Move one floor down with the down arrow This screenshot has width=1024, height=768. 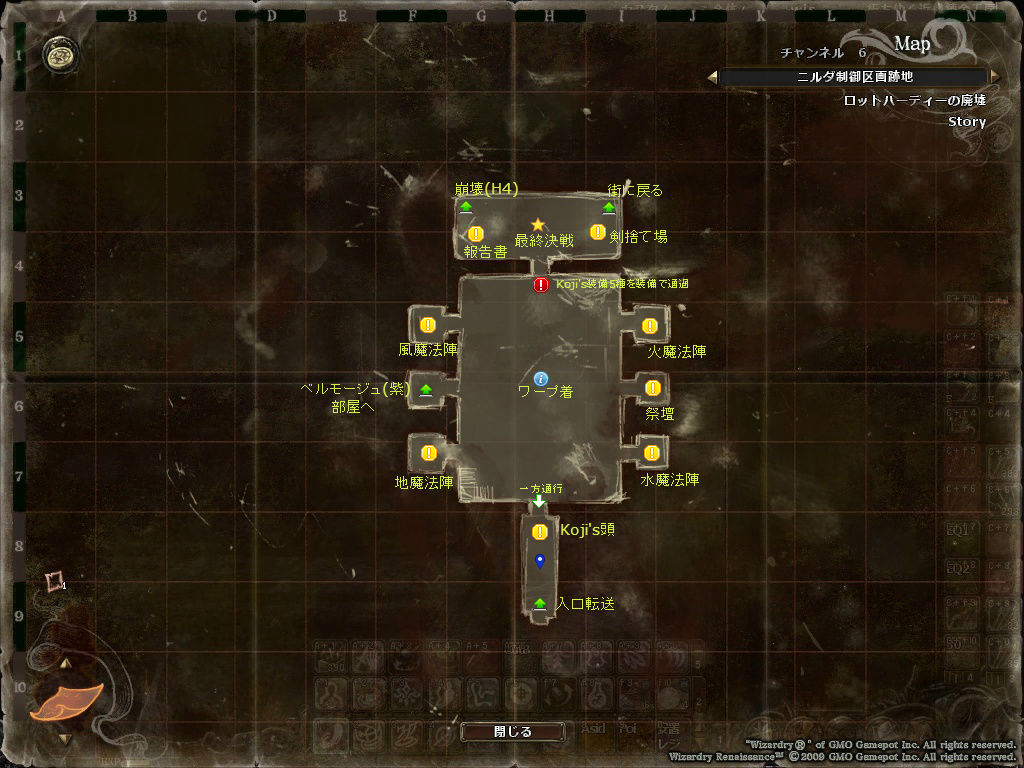65,739
